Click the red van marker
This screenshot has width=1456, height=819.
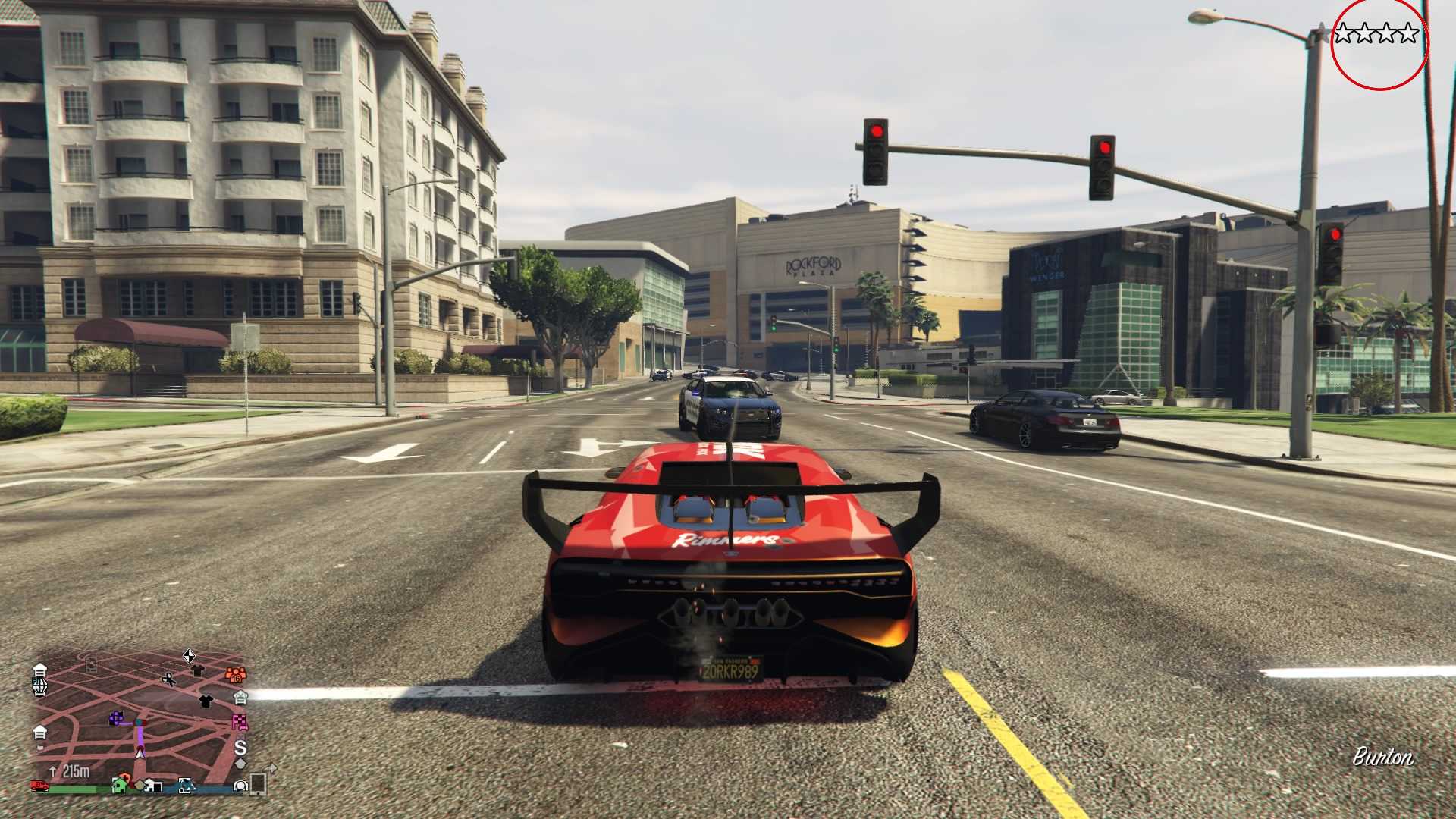pos(39,786)
